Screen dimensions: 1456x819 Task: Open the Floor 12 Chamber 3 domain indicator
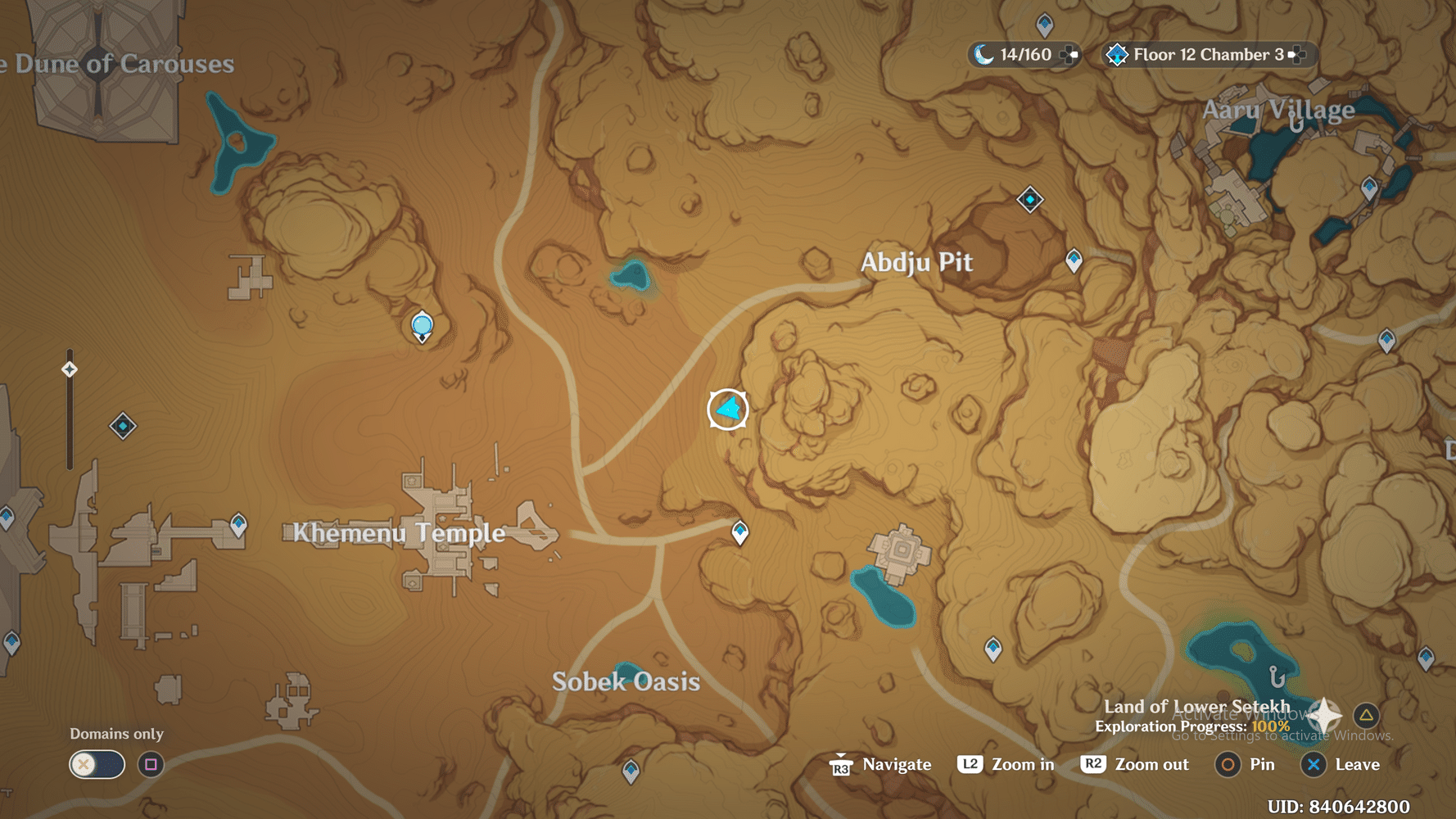(x=1204, y=55)
